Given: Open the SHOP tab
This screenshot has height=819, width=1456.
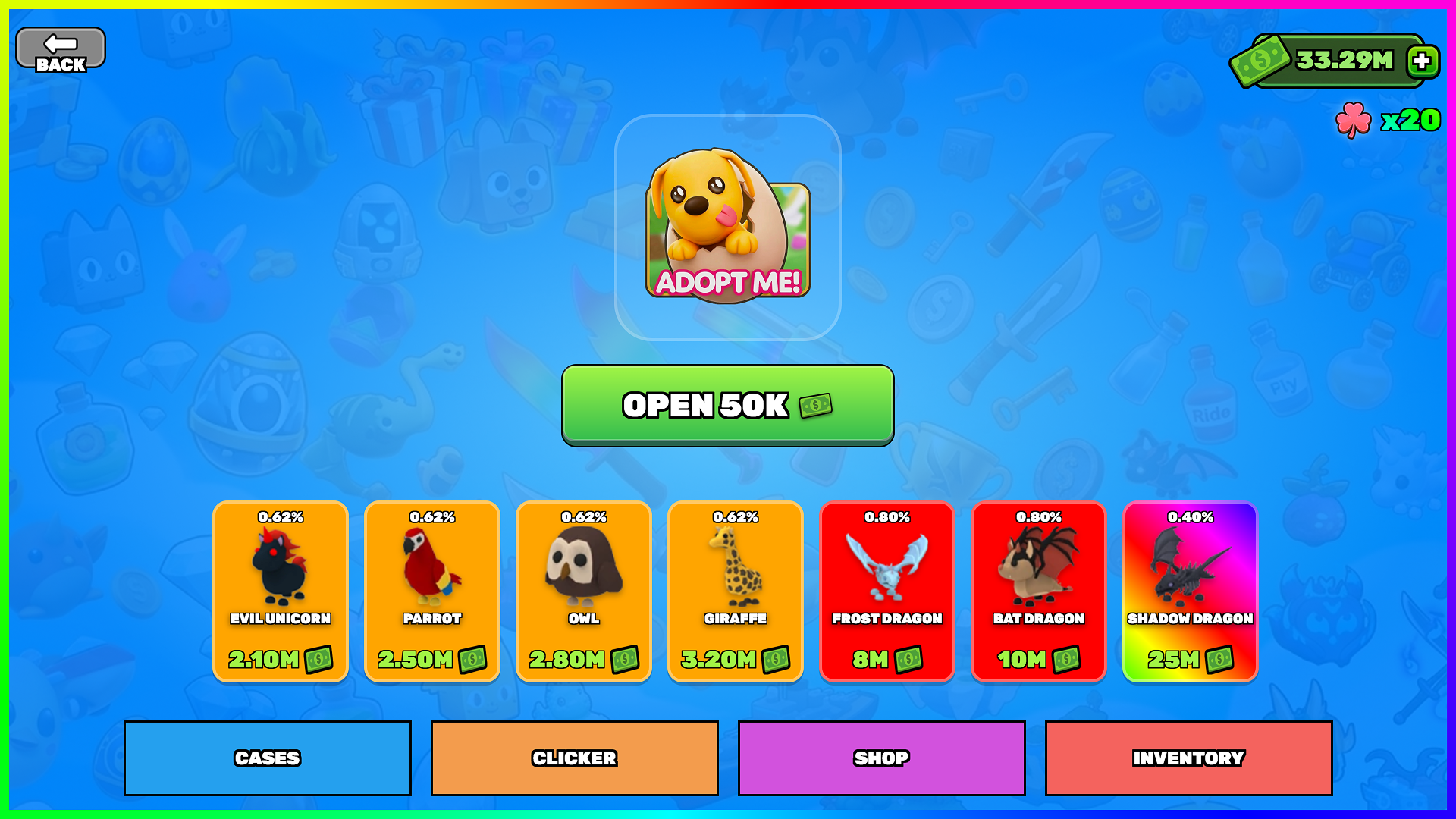Looking at the screenshot, I should pyautogui.click(x=881, y=757).
